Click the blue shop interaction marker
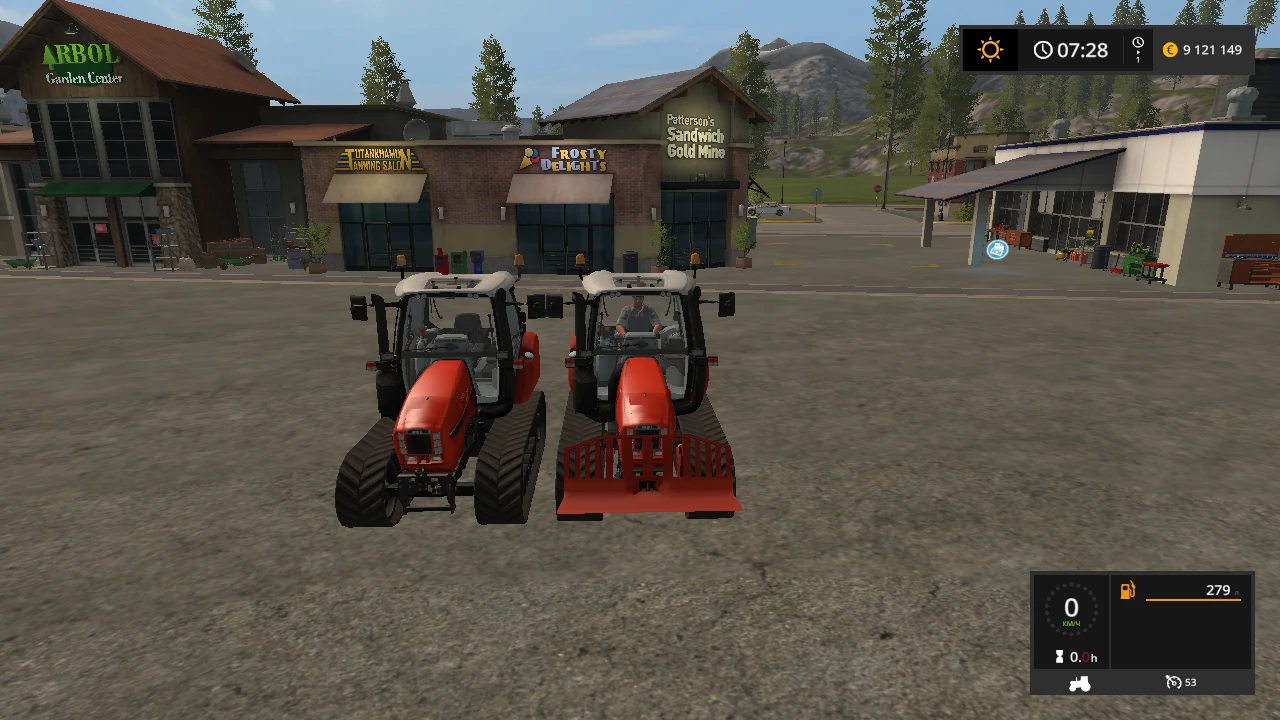This screenshot has width=1280, height=720. 996,250
